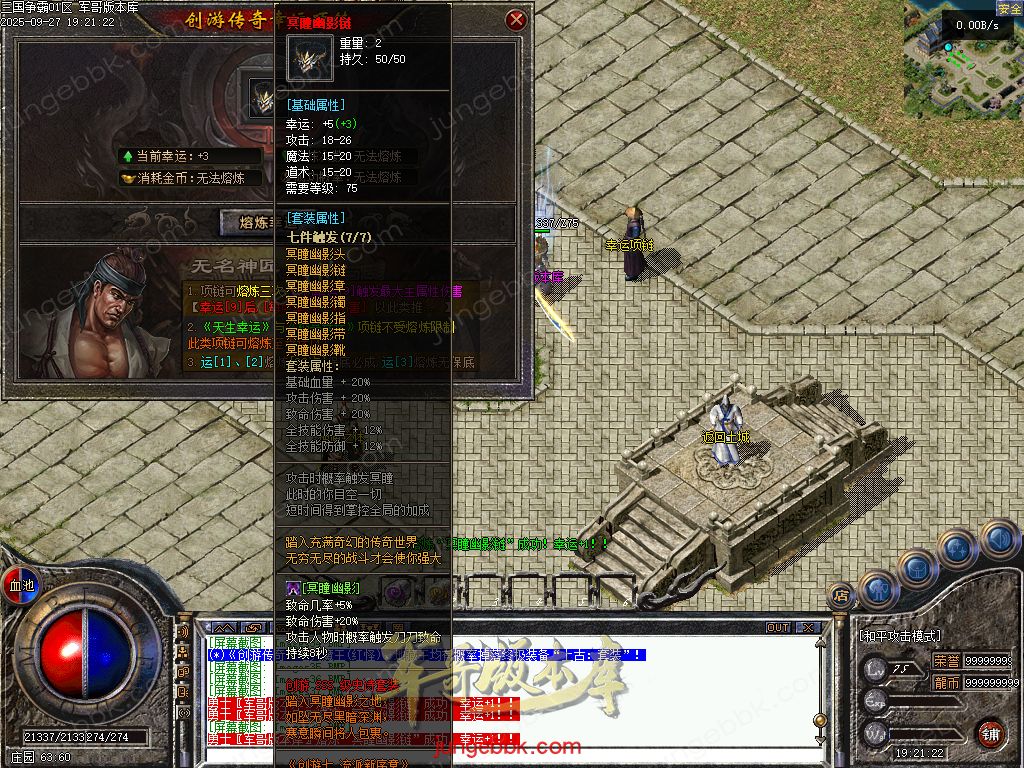Image resolution: width=1024 pixels, height=768 pixels.
Task: Click the X button beside OUT
Action: pyautogui.click(x=808, y=628)
